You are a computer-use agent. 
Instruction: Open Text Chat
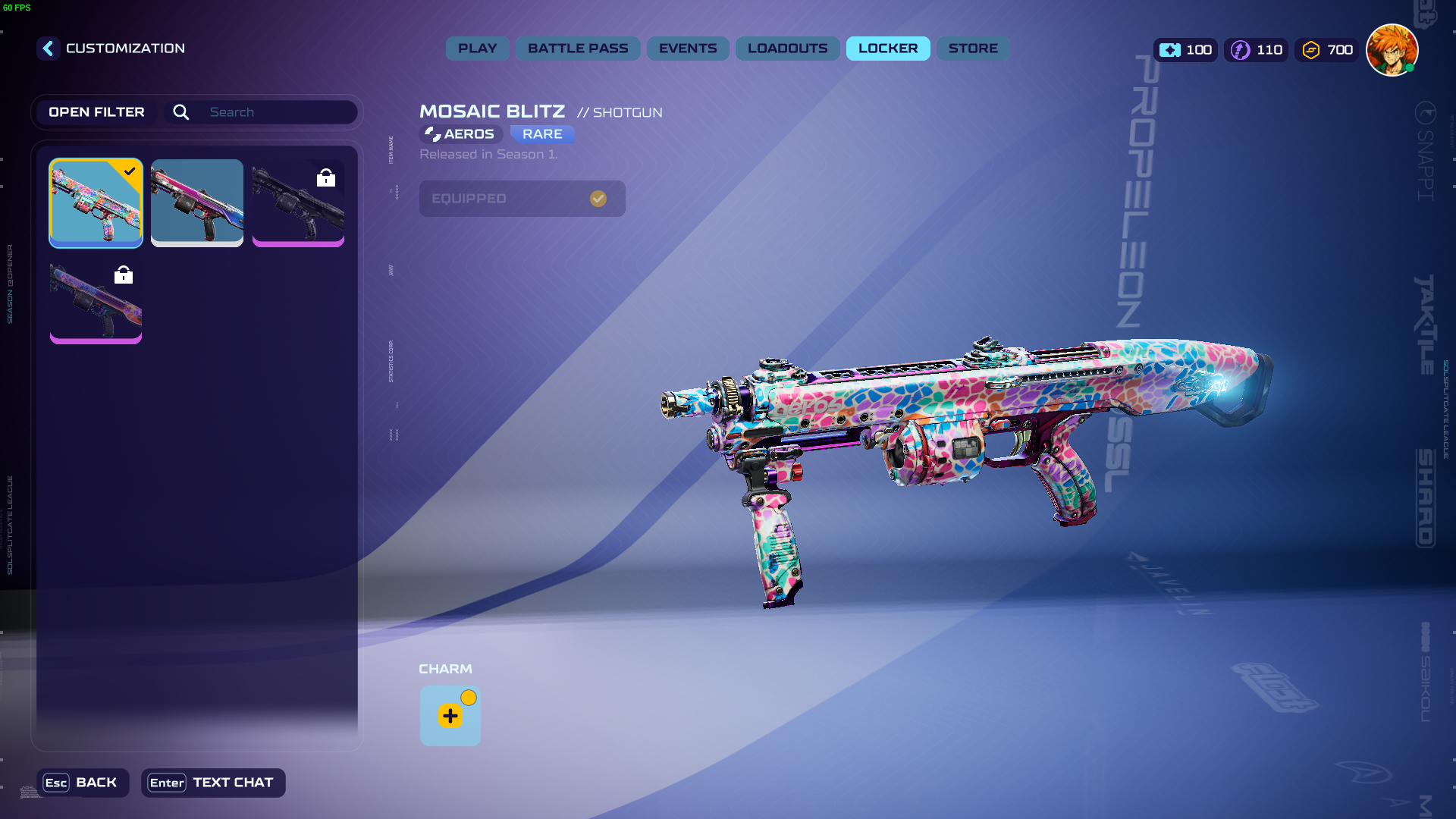coord(212,783)
